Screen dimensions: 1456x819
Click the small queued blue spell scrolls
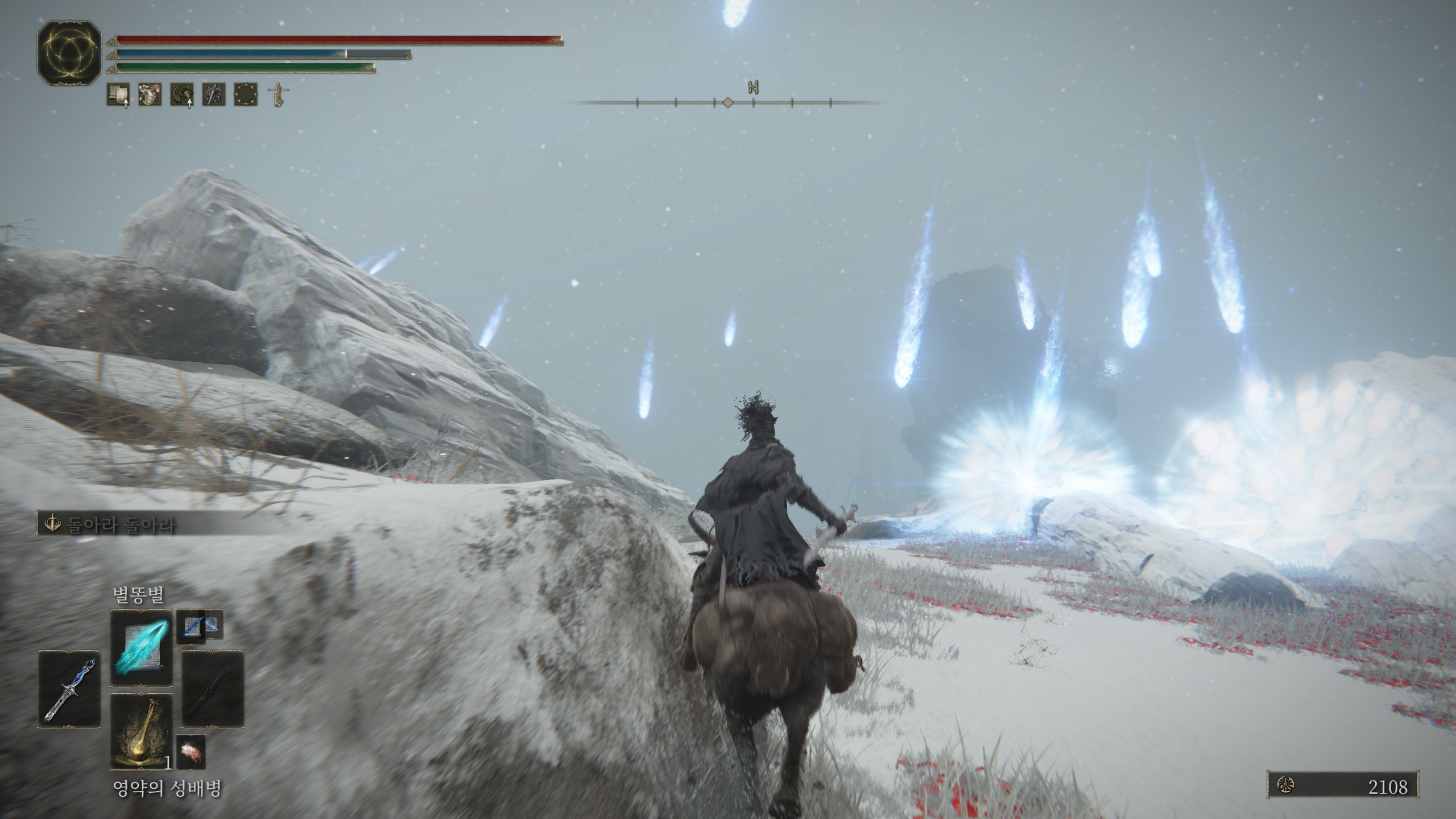pyautogui.click(x=200, y=626)
